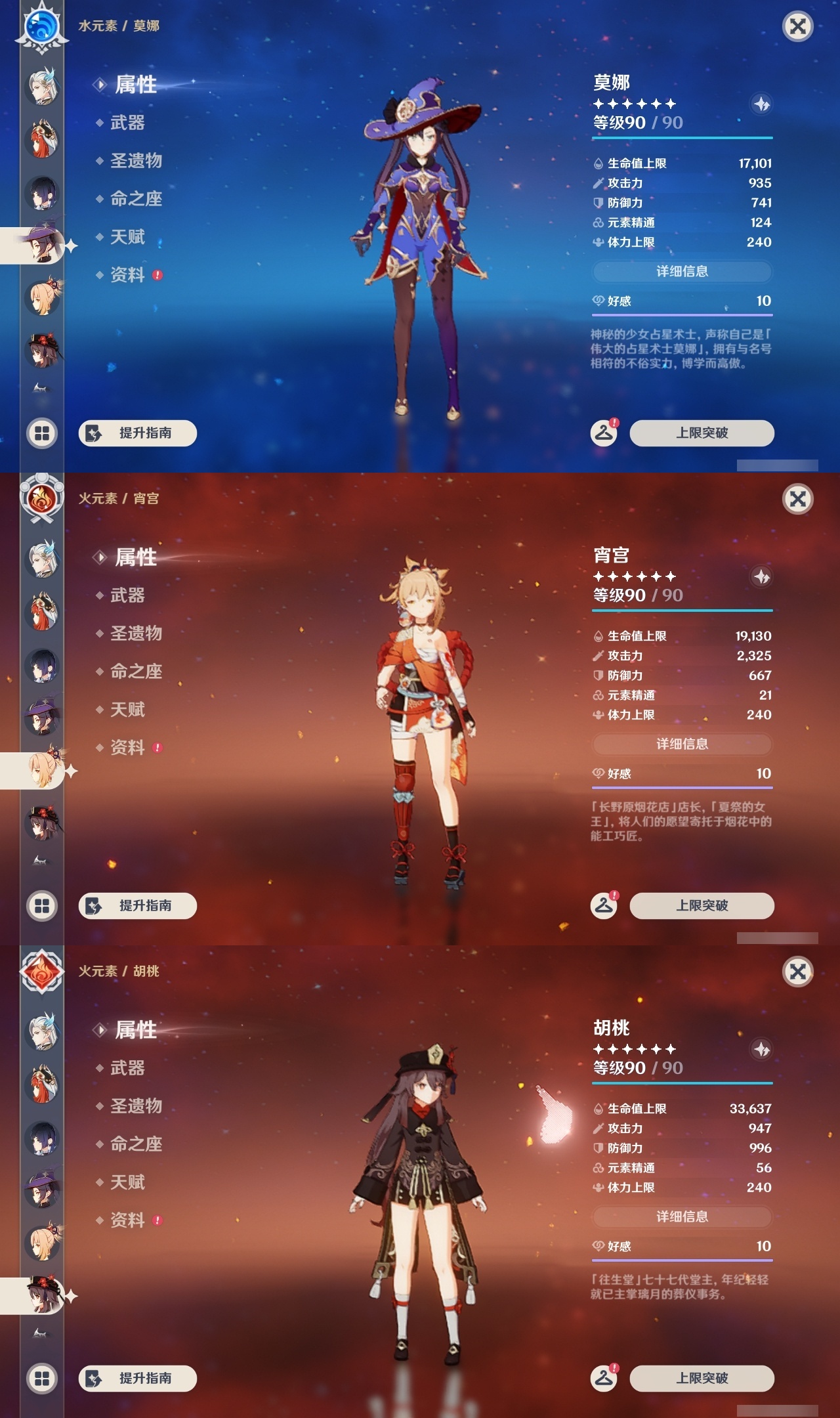Click the sparkle ascension icon next to the star rating
840x1418 pixels.
tap(761, 102)
